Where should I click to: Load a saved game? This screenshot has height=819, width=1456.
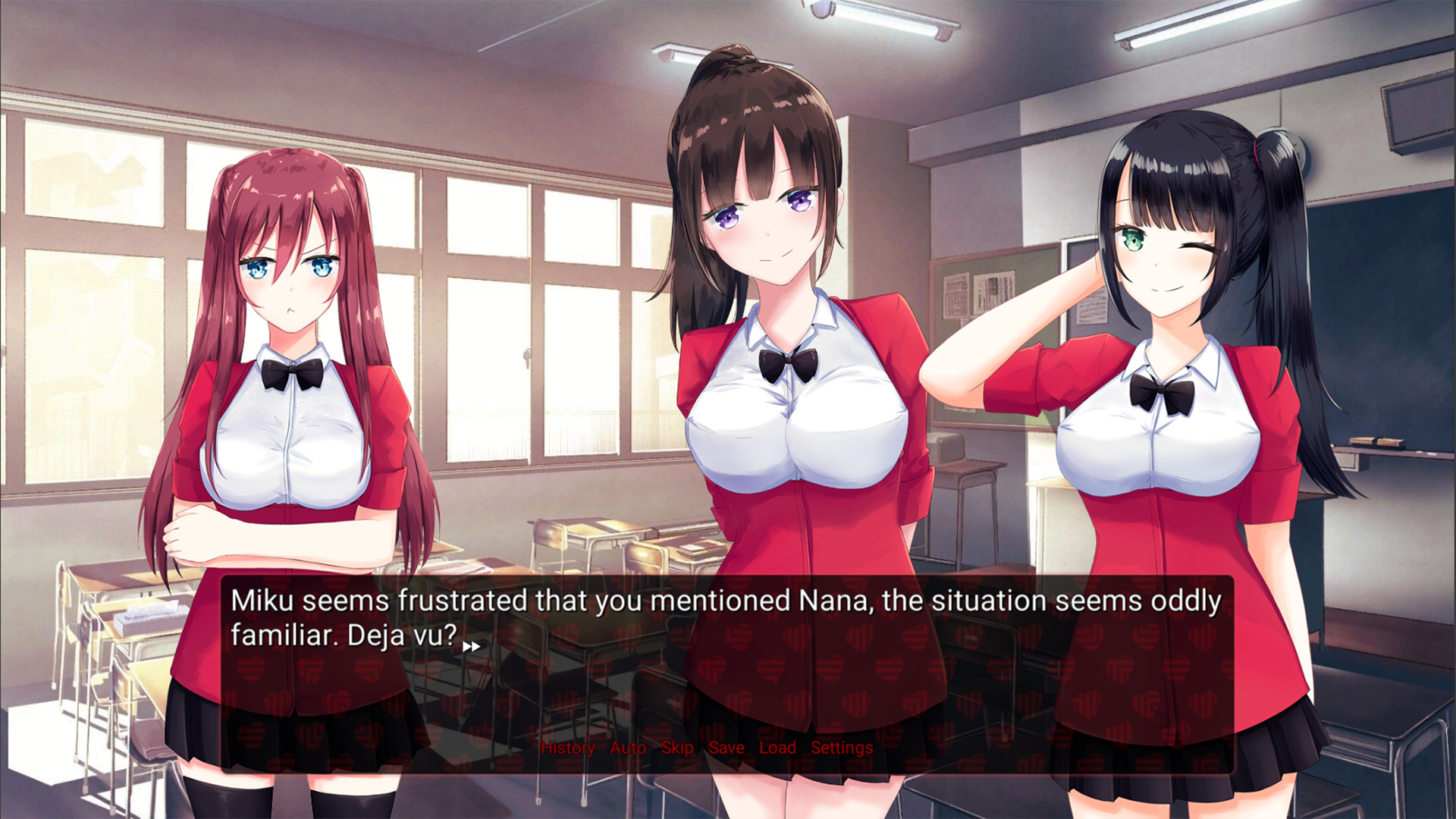777,748
